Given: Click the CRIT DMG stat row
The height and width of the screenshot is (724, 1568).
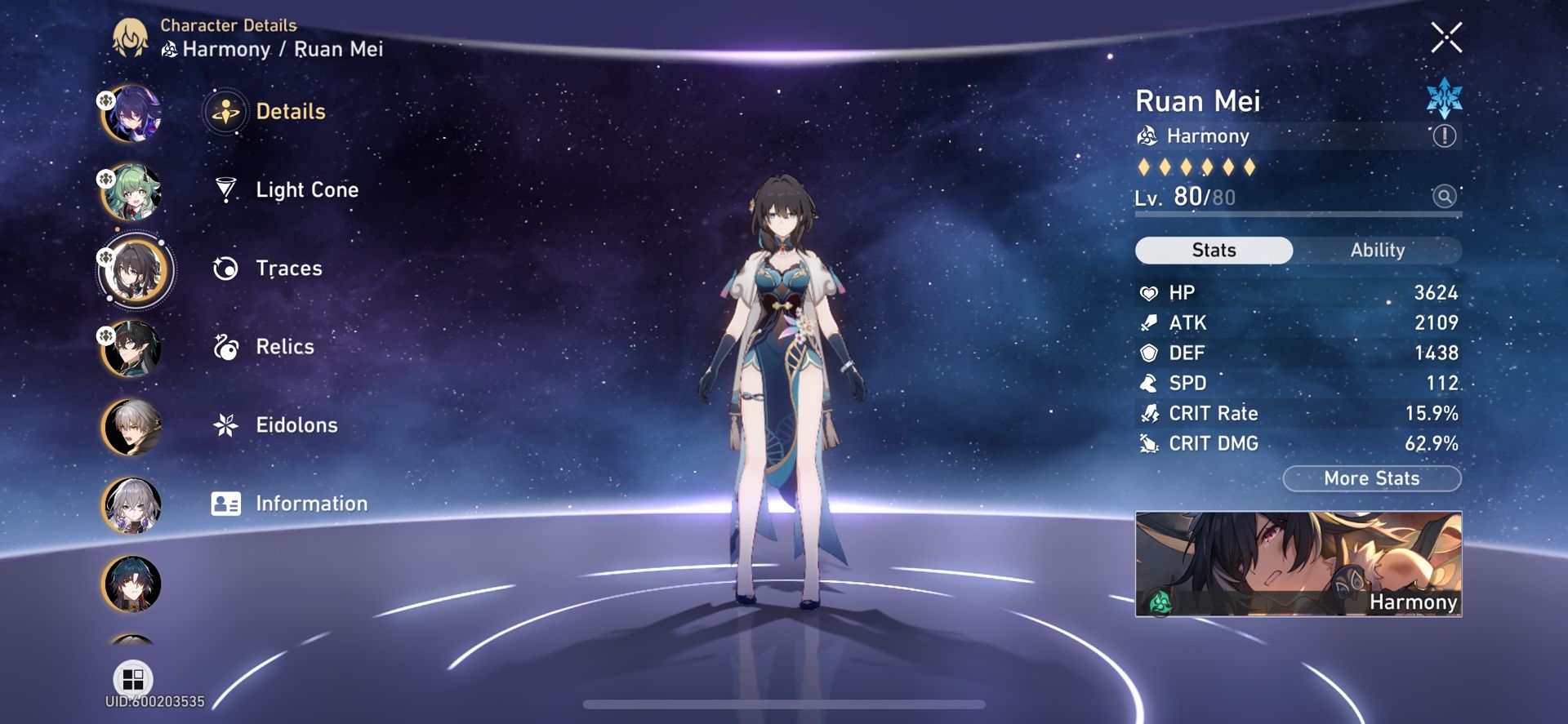Looking at the screenshot, I should [1298, 443].
